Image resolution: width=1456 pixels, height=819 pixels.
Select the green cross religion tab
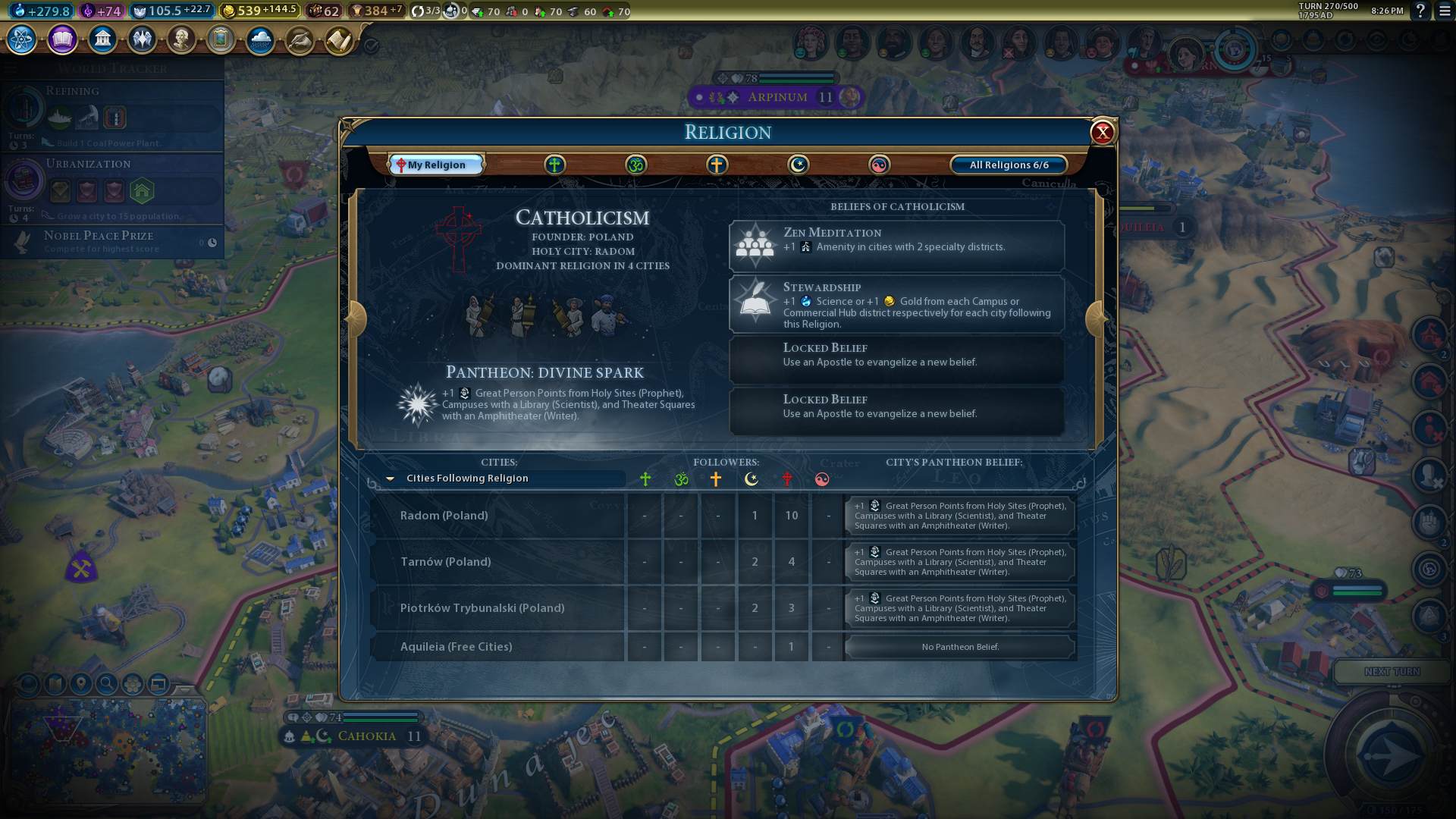[554, 165]
